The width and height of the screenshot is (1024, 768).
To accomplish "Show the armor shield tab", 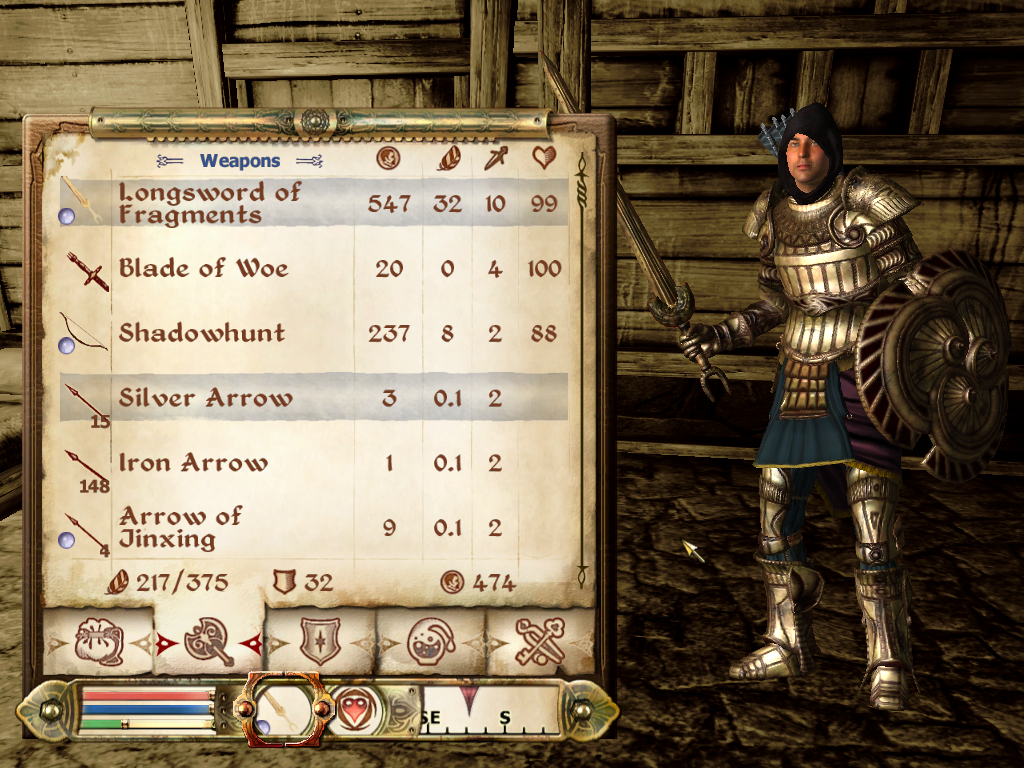I will pyautogui.click(x=320, y=641).
